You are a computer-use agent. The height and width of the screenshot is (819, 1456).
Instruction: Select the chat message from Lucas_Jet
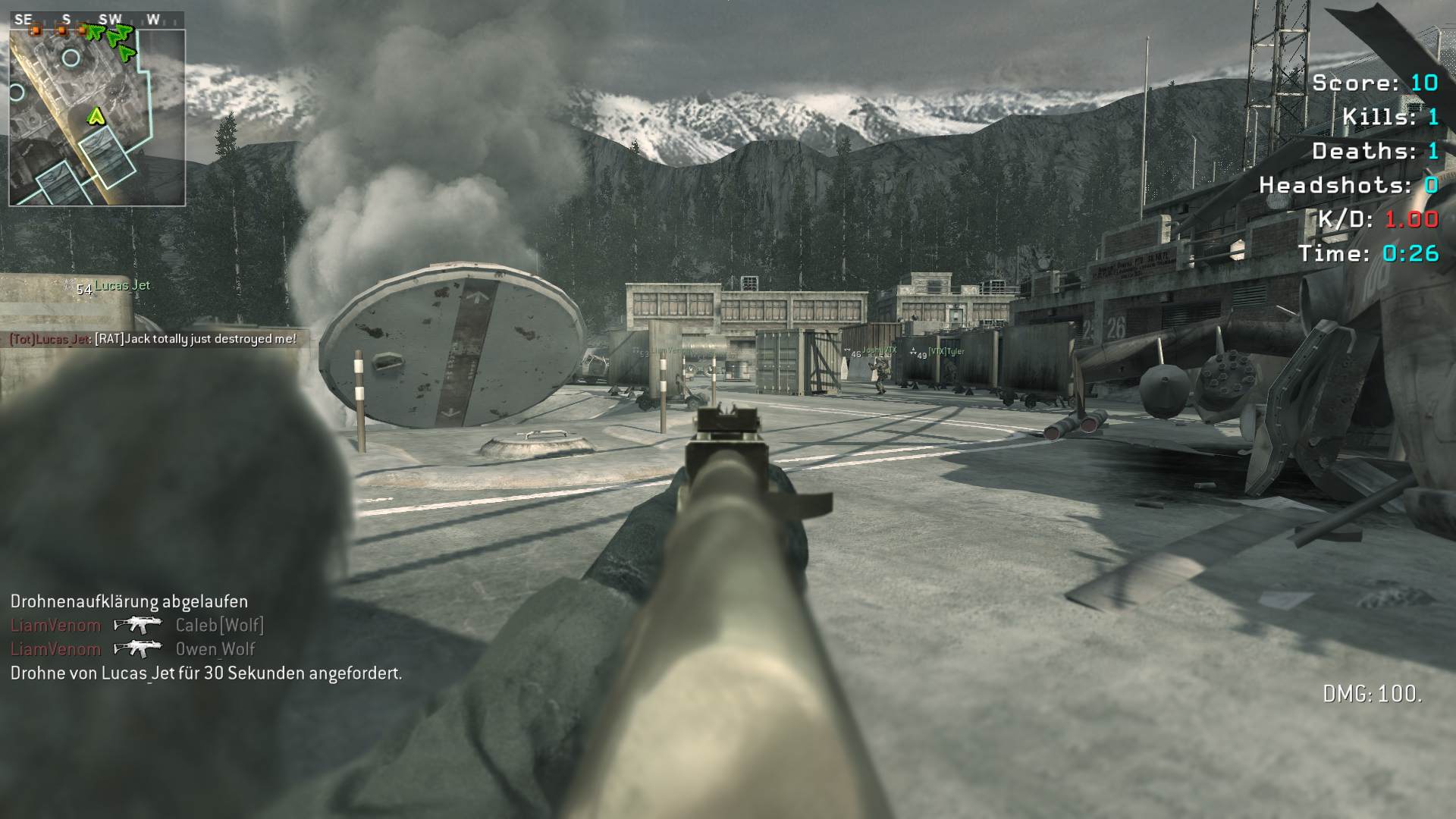152,339
